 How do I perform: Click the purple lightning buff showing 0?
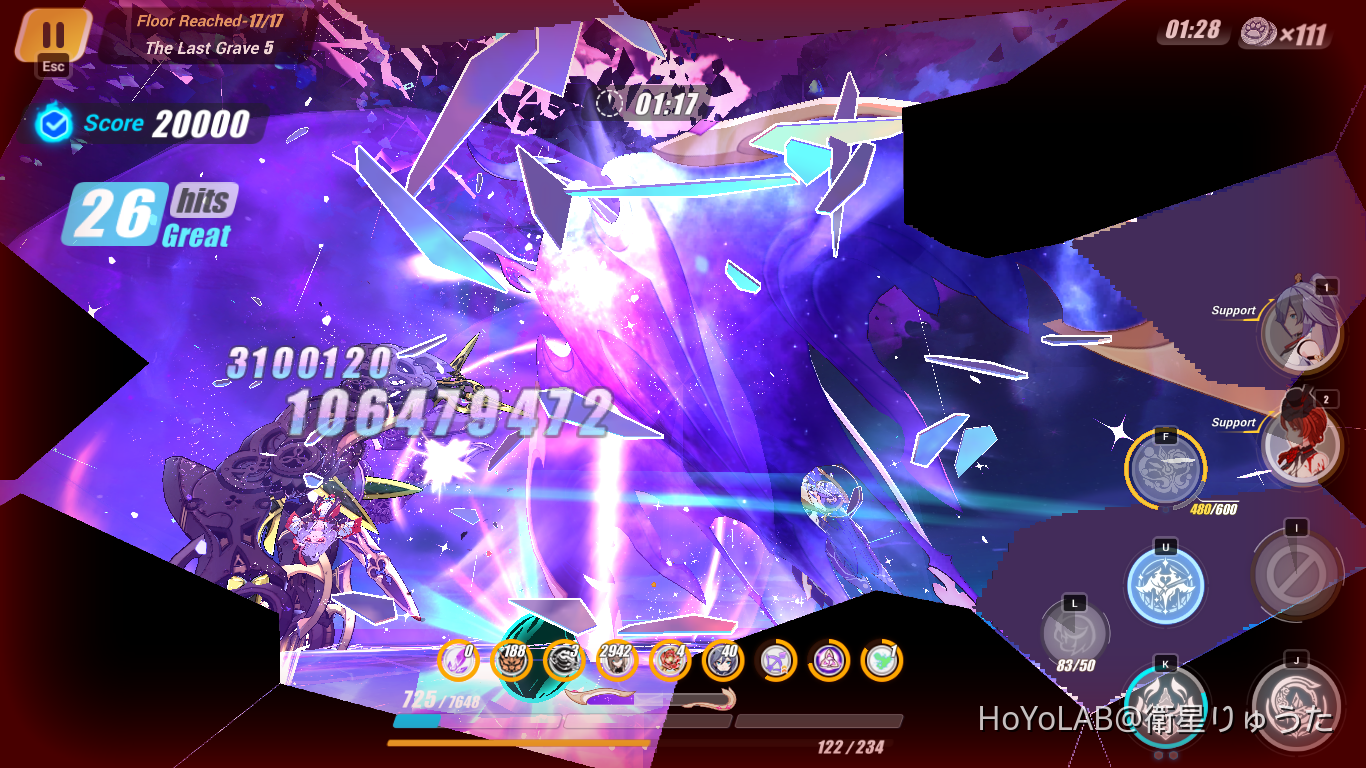point(458,661)
